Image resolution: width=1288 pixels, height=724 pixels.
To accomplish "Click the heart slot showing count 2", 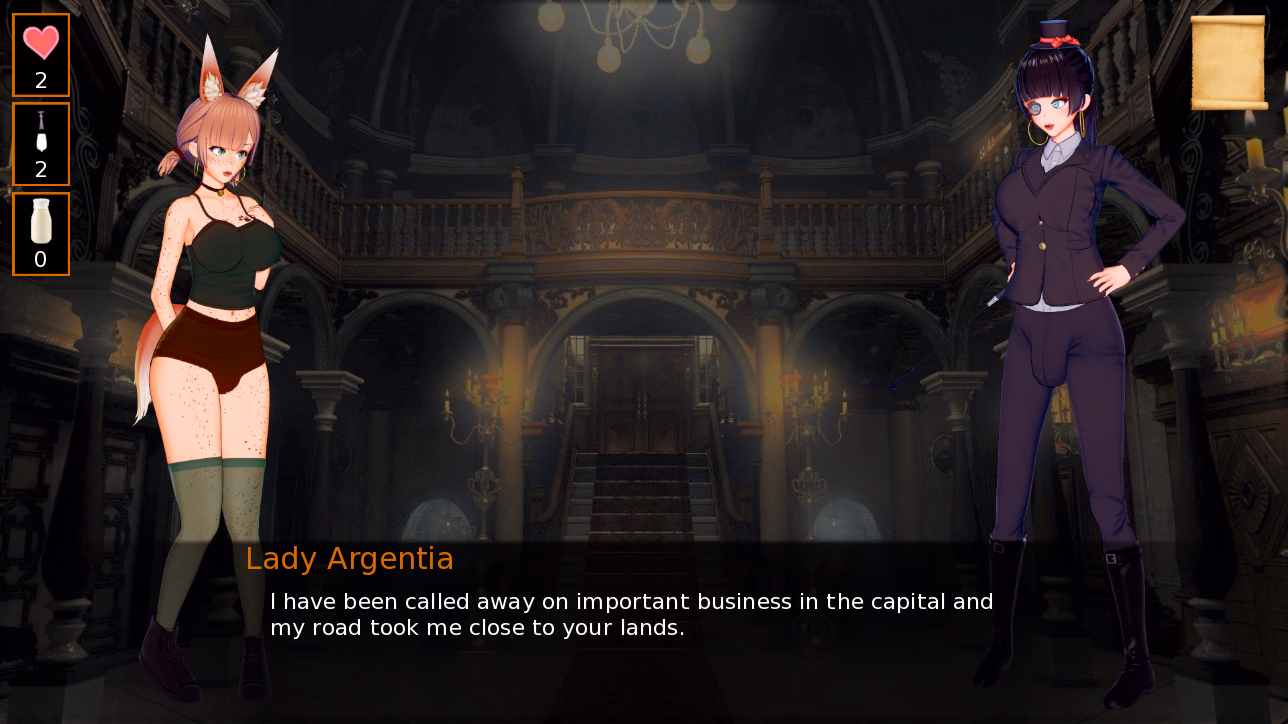I will 40,55.
